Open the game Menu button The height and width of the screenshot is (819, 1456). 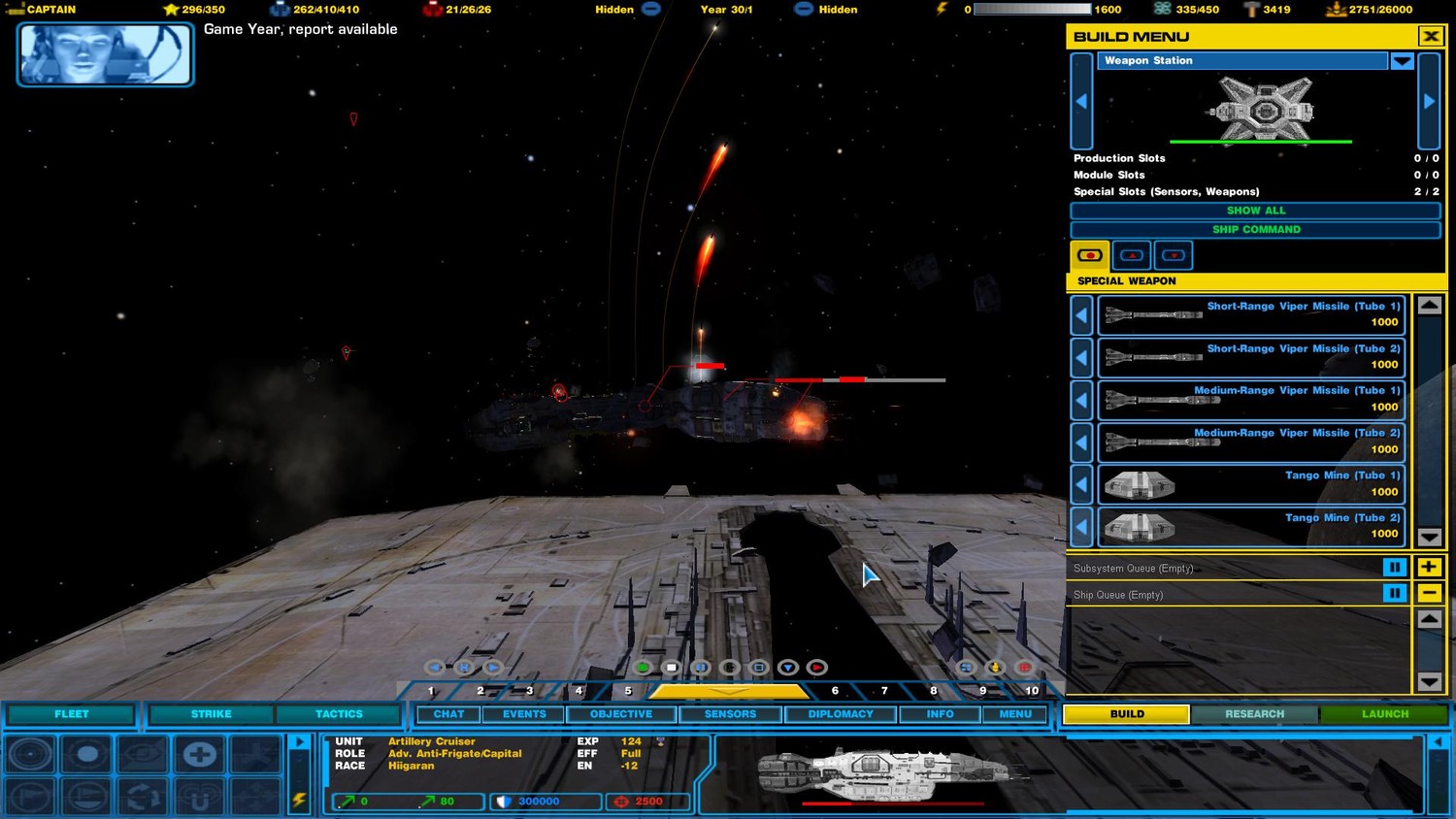(x=1015, y=714)
